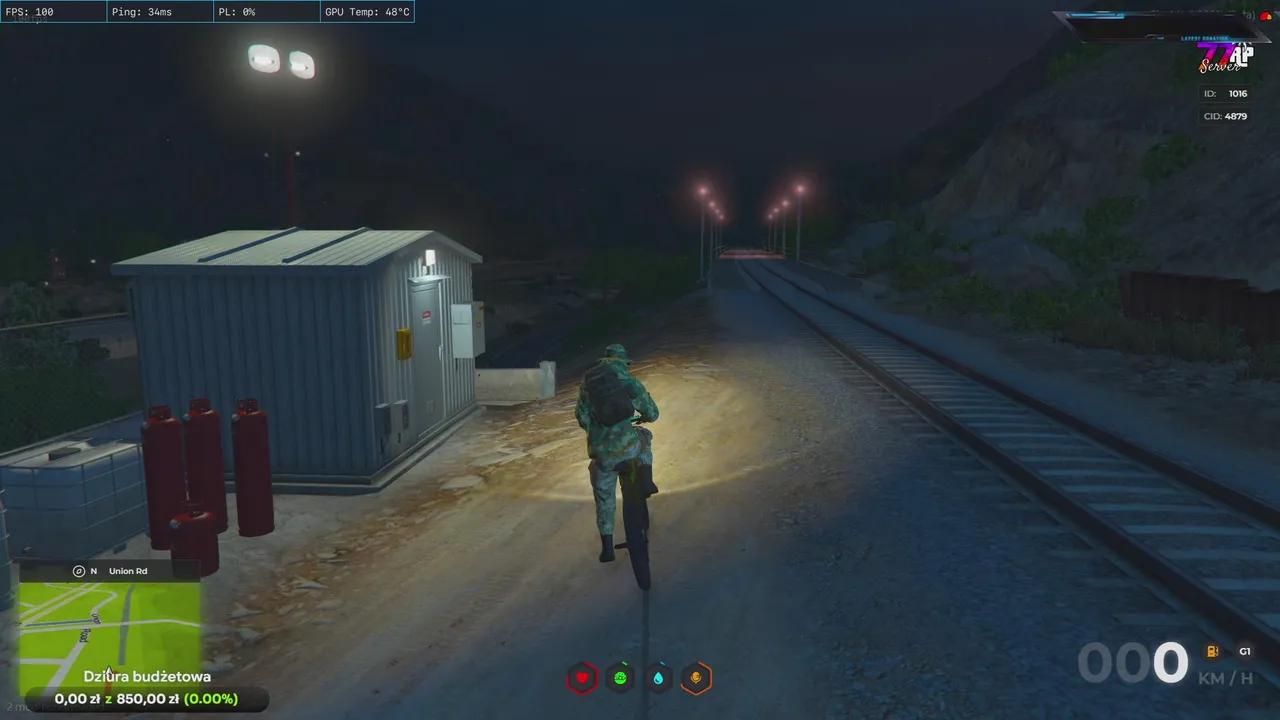Expand the LATEST DONATION banner
The image size is (1280, 720).
tap(1205, 38)
